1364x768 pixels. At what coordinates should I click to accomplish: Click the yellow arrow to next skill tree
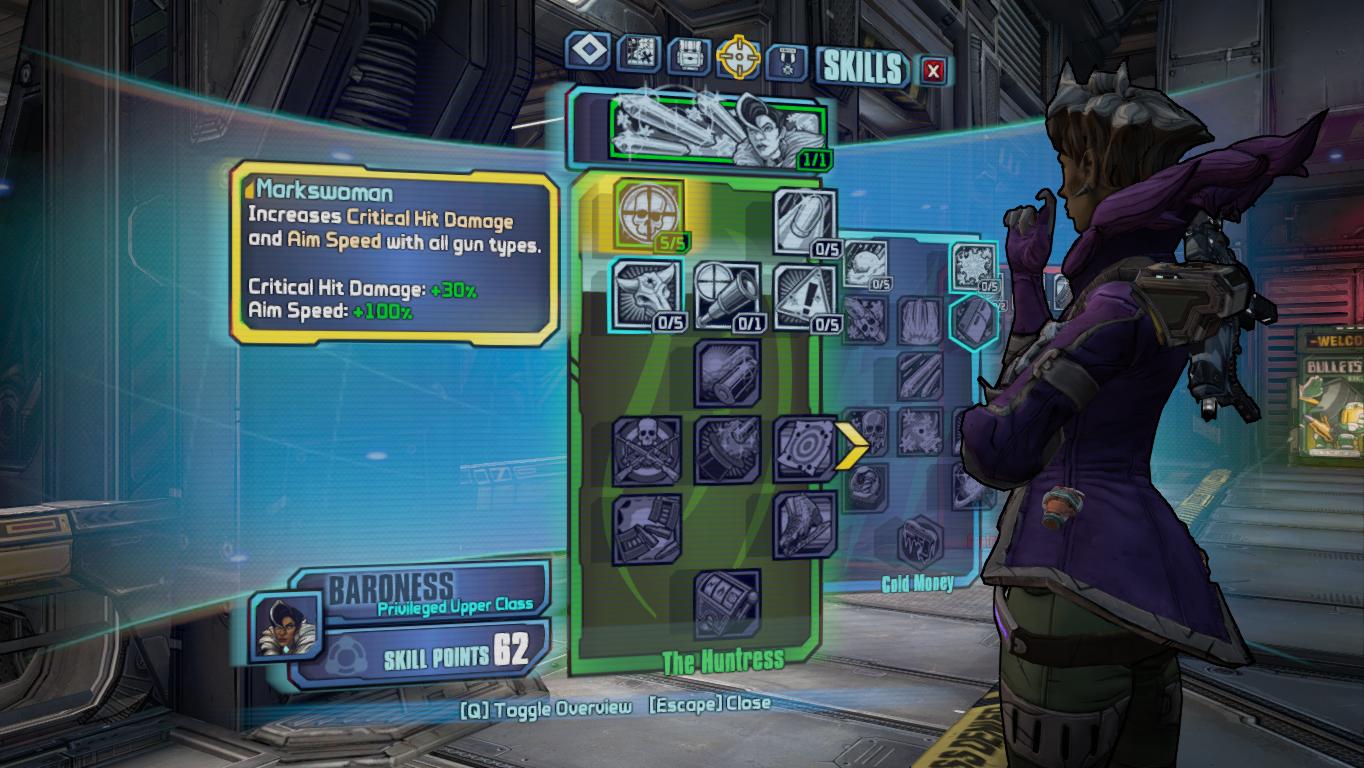(853, 446)
